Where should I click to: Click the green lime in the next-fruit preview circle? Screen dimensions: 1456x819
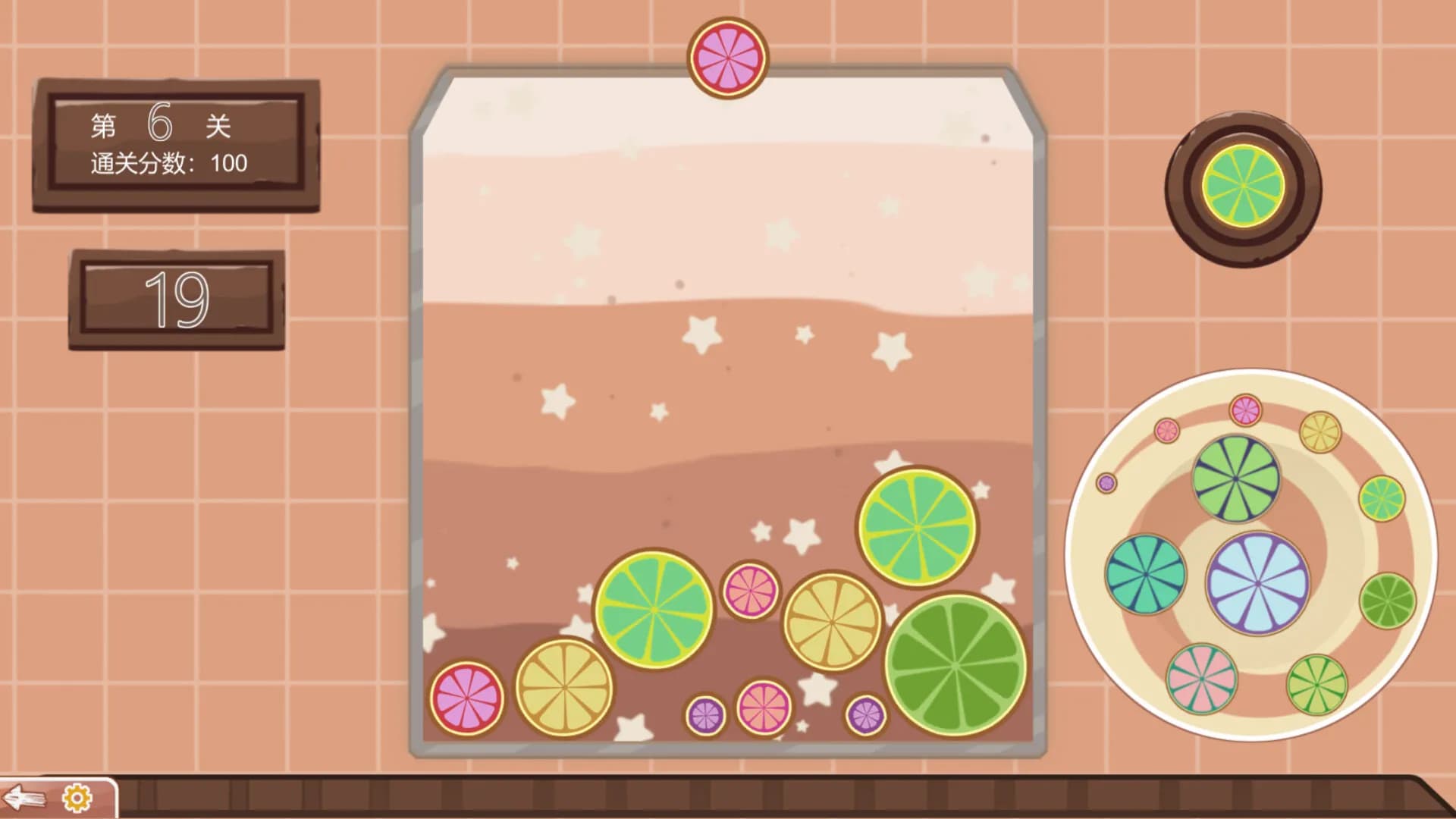coord(1244,184)
